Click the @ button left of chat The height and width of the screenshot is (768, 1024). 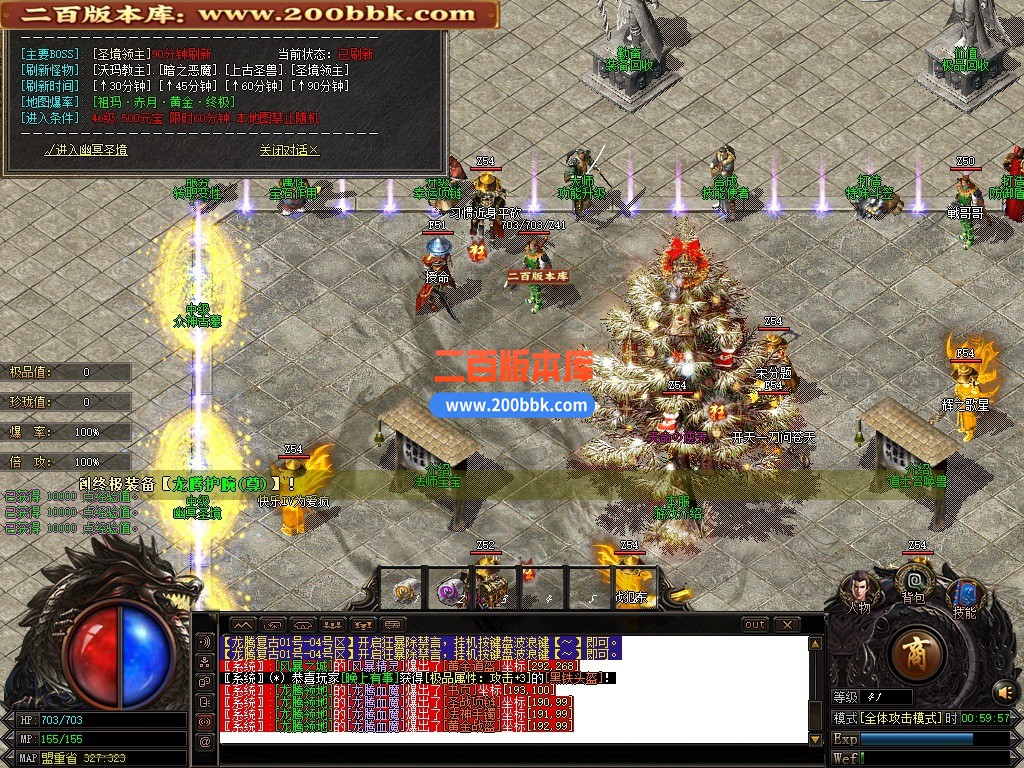[x=205, y=741]
